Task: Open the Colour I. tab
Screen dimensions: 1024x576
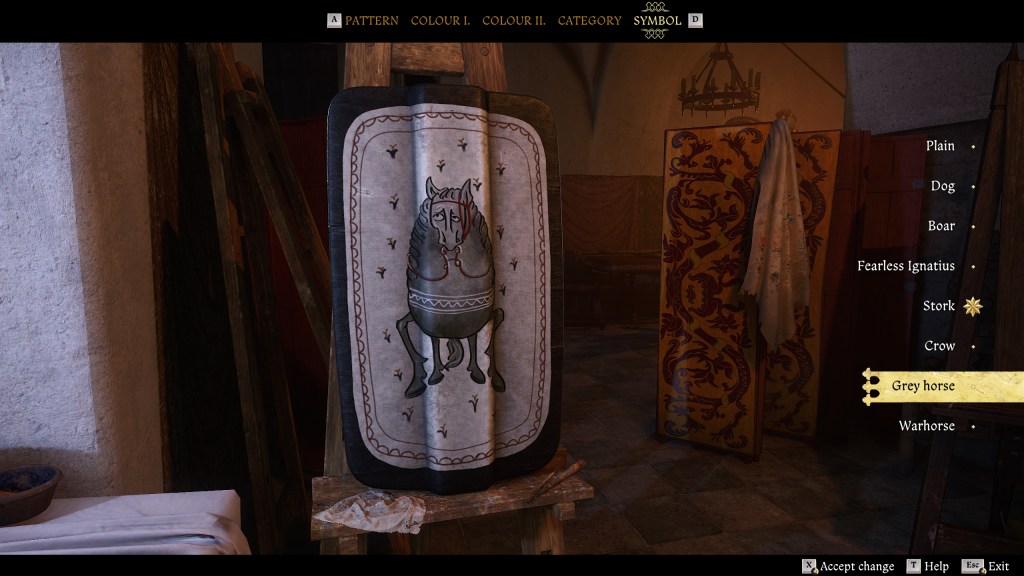Action: click(x=440, y=20)
